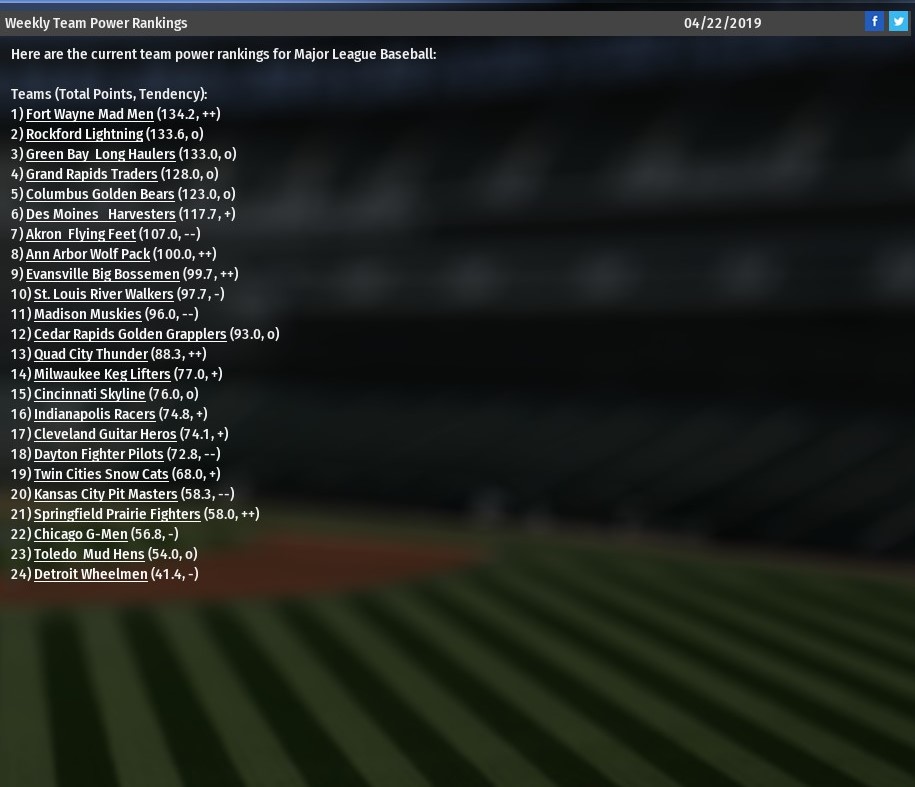
Task: Select Ann Arbor Wolf Pack
Action: point(88,254)
